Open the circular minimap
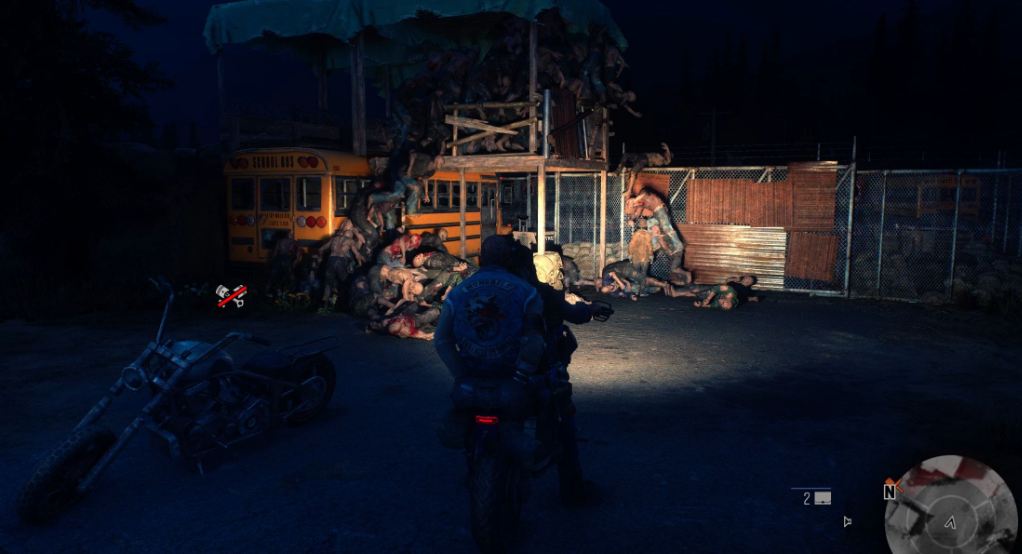The height and width of the screenshot is (554, 1022). tap(951, 505)
